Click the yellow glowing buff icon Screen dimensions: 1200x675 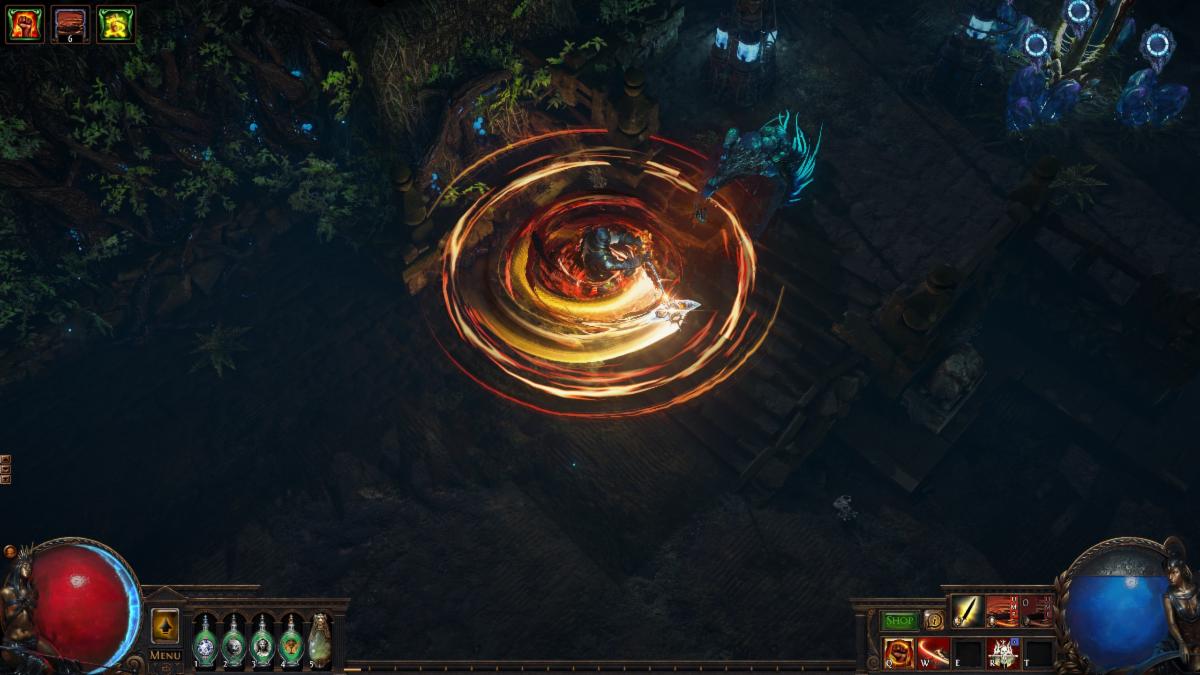[x=116, y=24]
